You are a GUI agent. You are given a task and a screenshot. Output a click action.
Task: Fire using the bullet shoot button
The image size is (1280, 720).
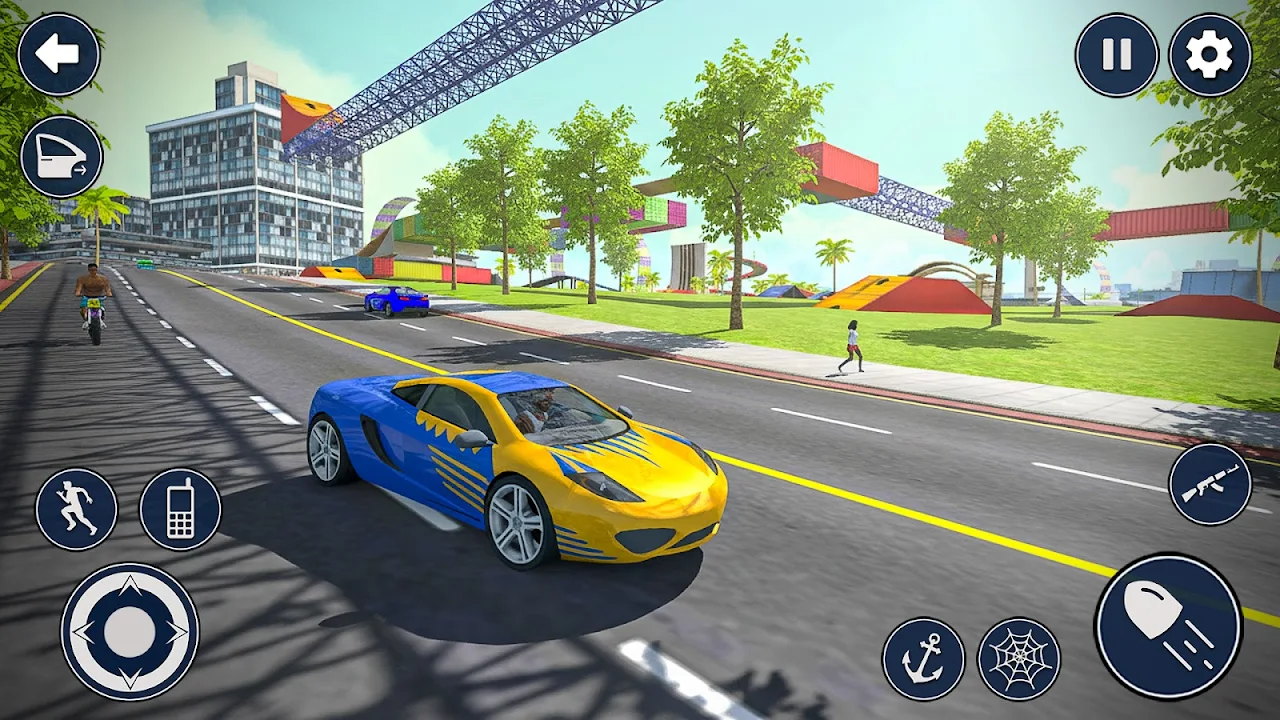1168,626
